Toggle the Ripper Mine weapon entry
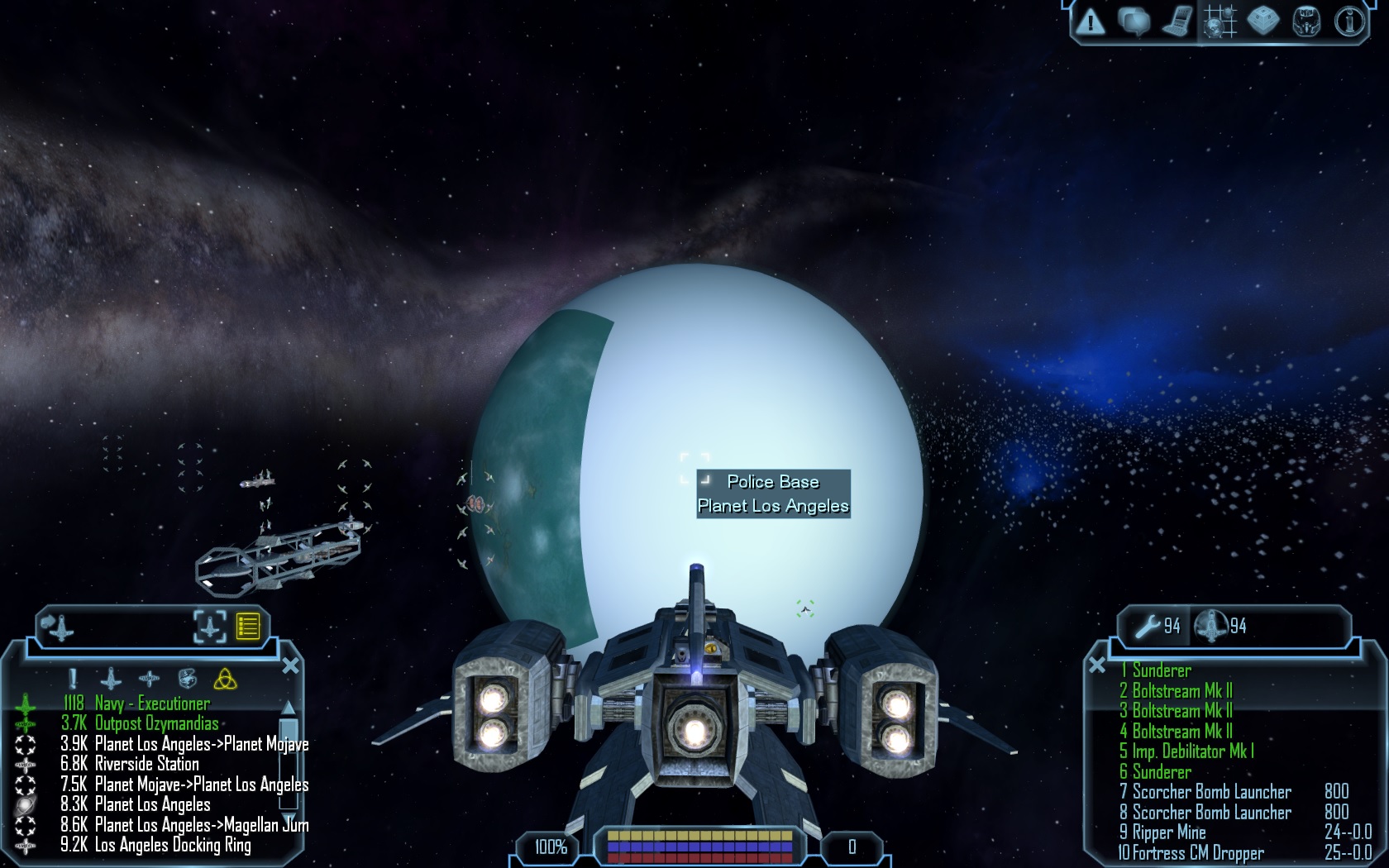1389x868 pixels. tap(1168, 832)
